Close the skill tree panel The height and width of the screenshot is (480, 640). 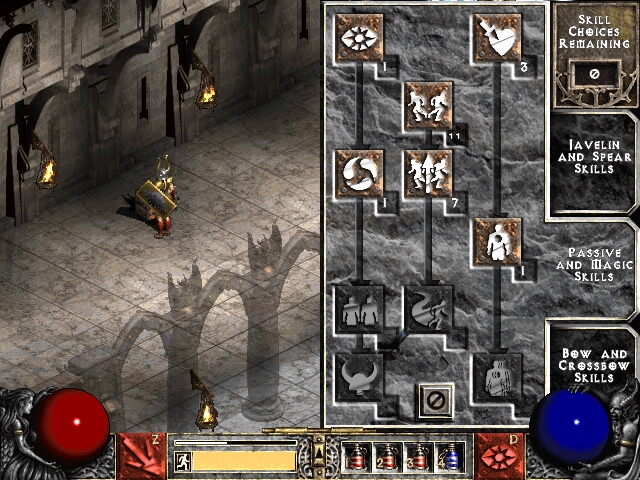click(x=435, y=400)
